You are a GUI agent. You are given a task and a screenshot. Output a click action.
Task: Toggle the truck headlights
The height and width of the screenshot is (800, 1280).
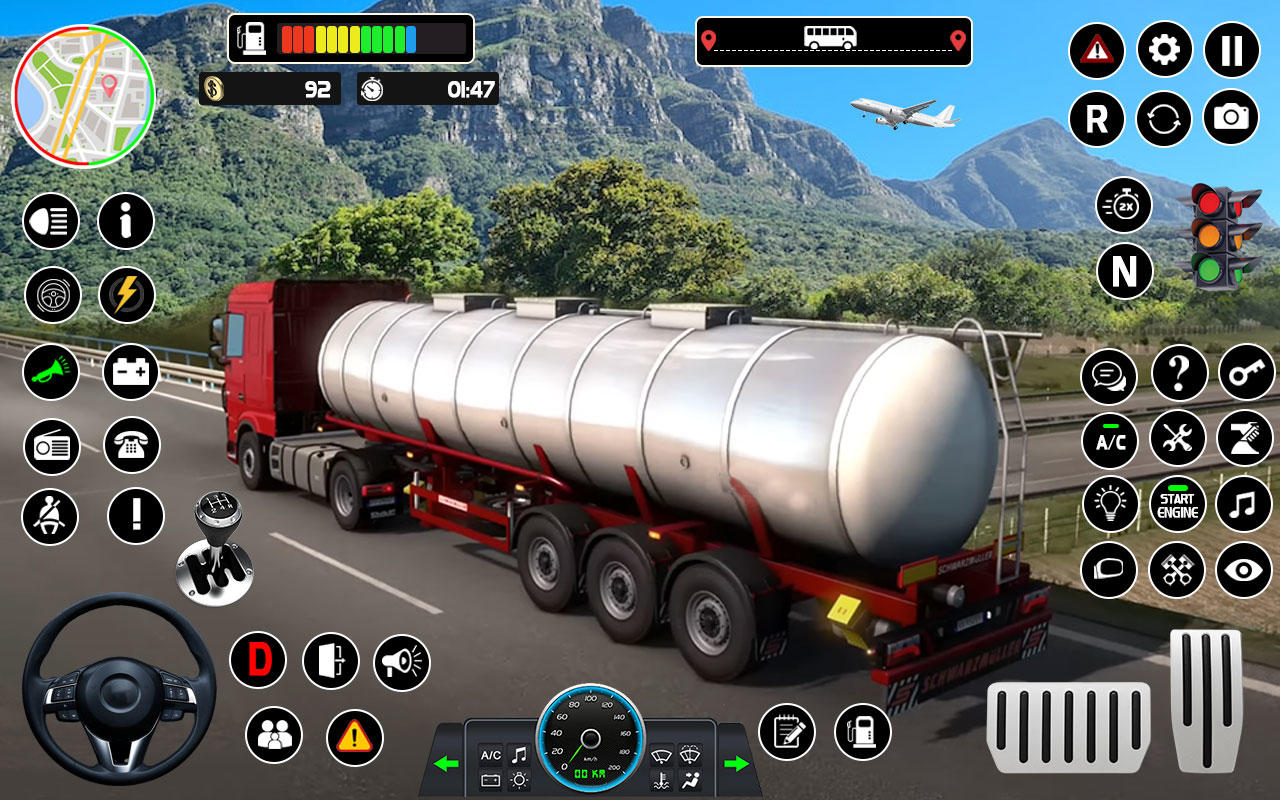[51, 221]
